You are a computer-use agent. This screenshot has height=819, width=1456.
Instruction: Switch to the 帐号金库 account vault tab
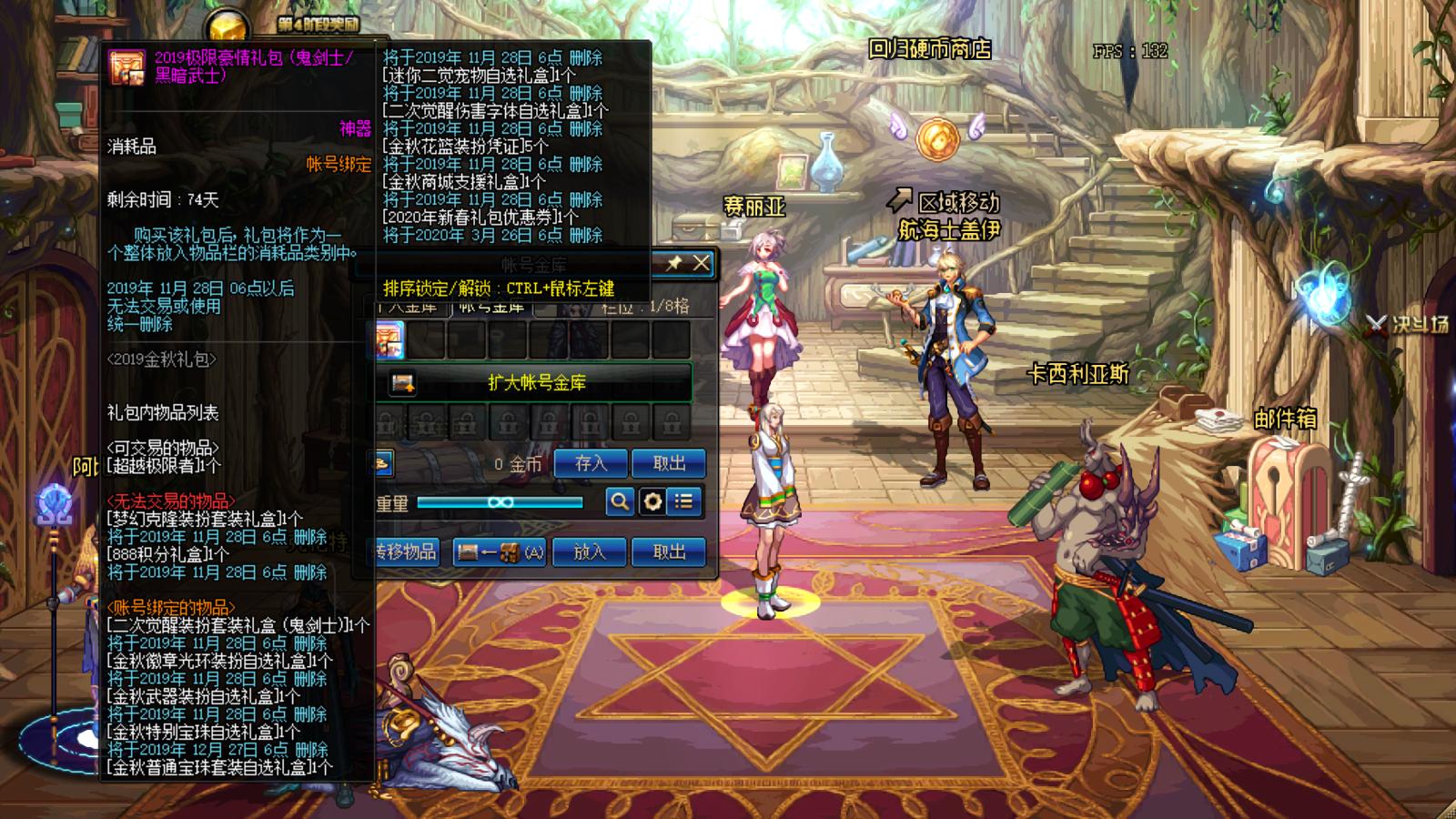[491, 308]
